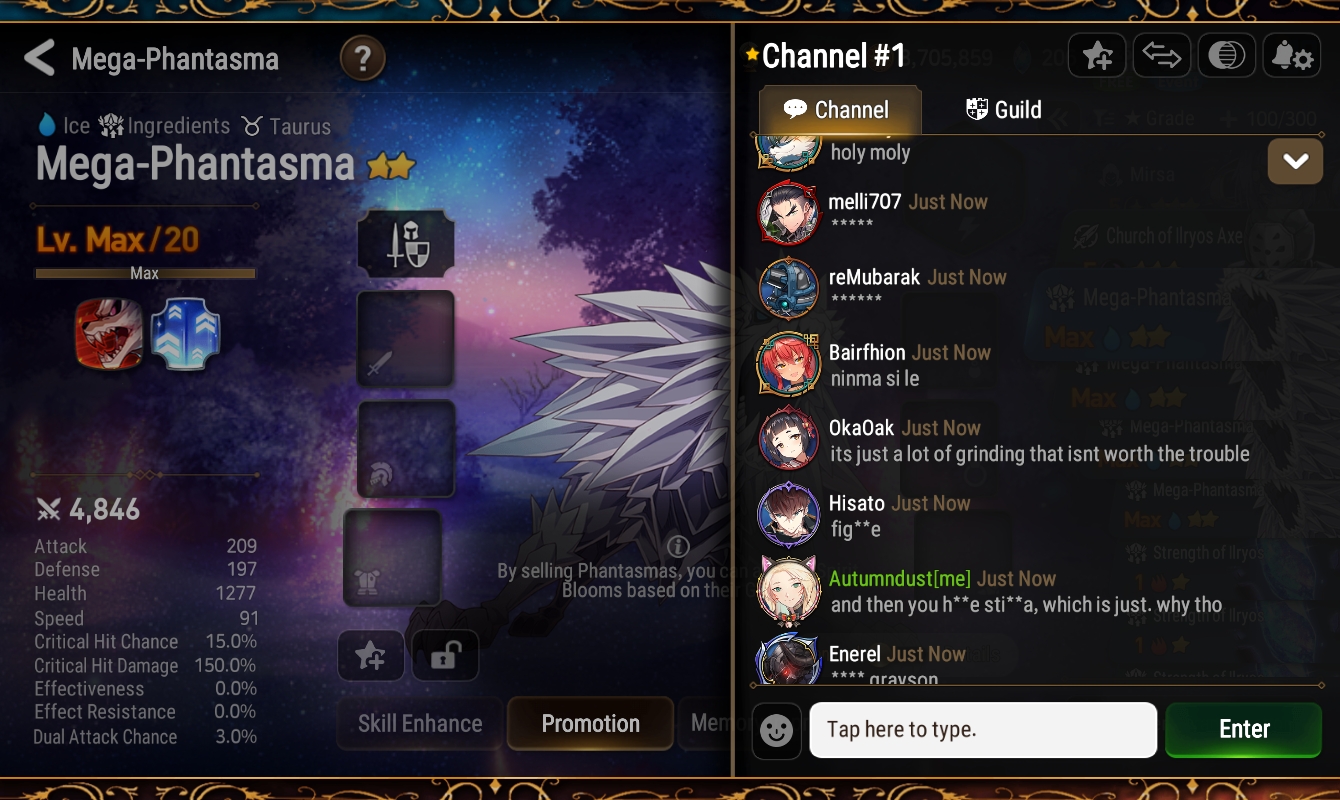The image size is (1340, 800).
Task: Click the Skill Enhance button
Action: (x=418, y=723)
